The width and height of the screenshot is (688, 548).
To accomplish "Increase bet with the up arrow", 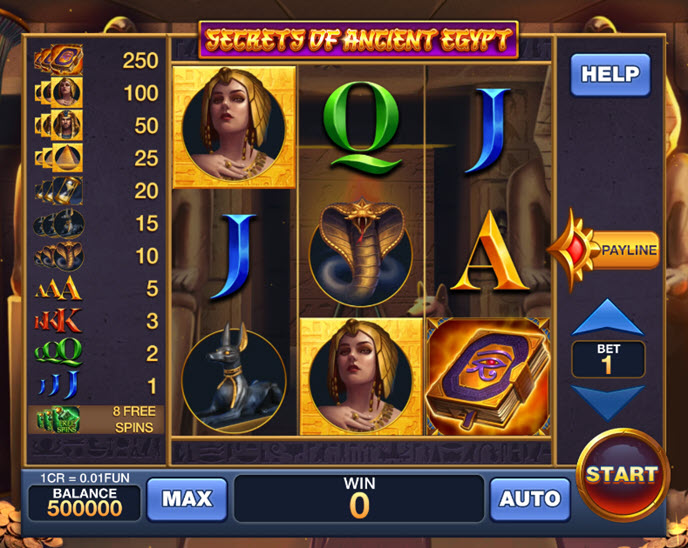I will pyautogui.click(x=607, y=319).
